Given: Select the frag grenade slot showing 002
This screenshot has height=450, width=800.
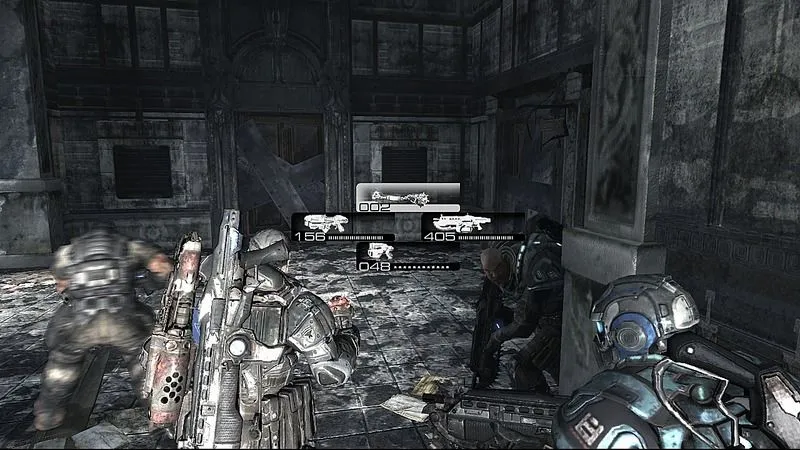Looking at the screenshot, I should click(x=408, y=198).
